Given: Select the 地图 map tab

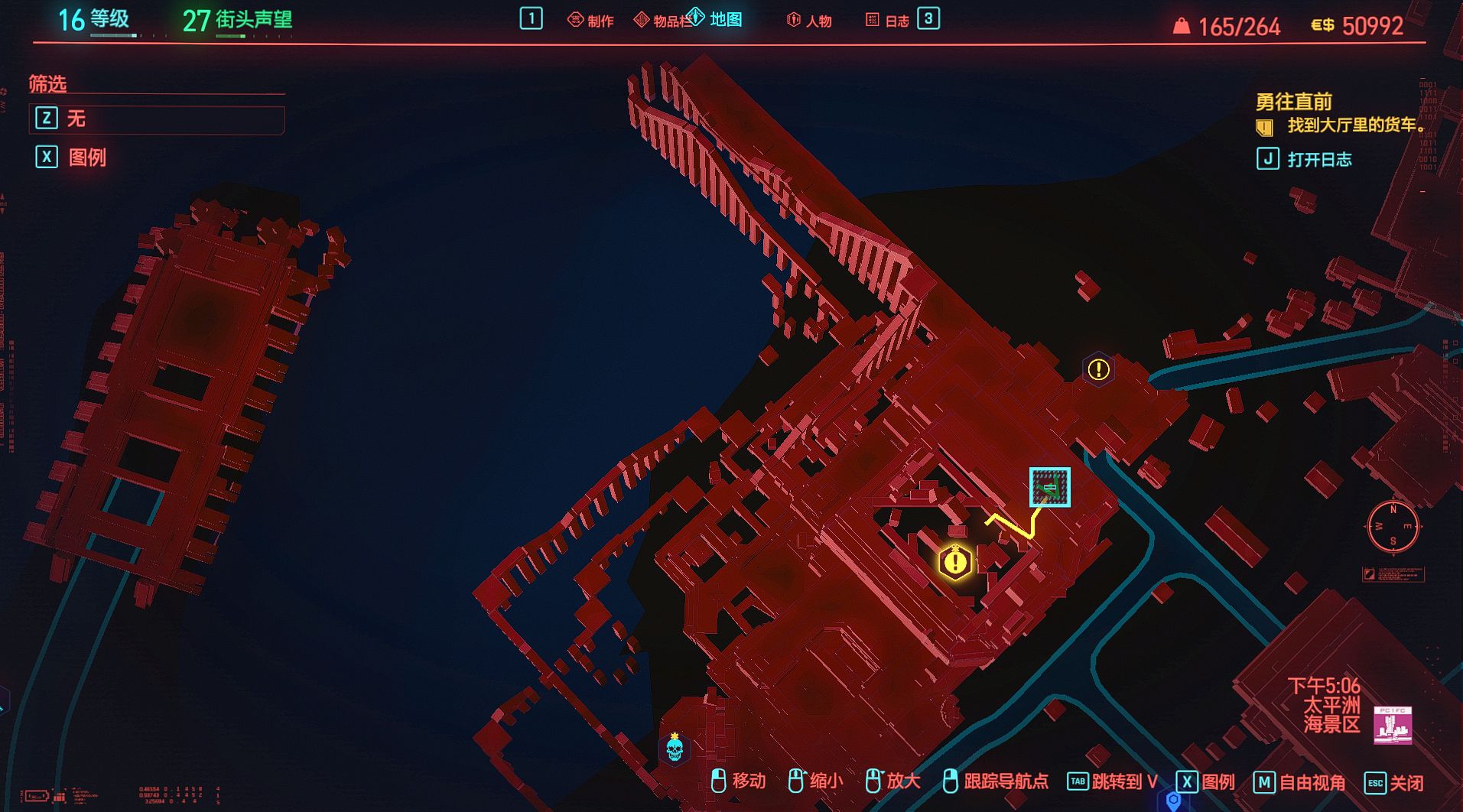Looking at the screenshot, I should point(717,19).
